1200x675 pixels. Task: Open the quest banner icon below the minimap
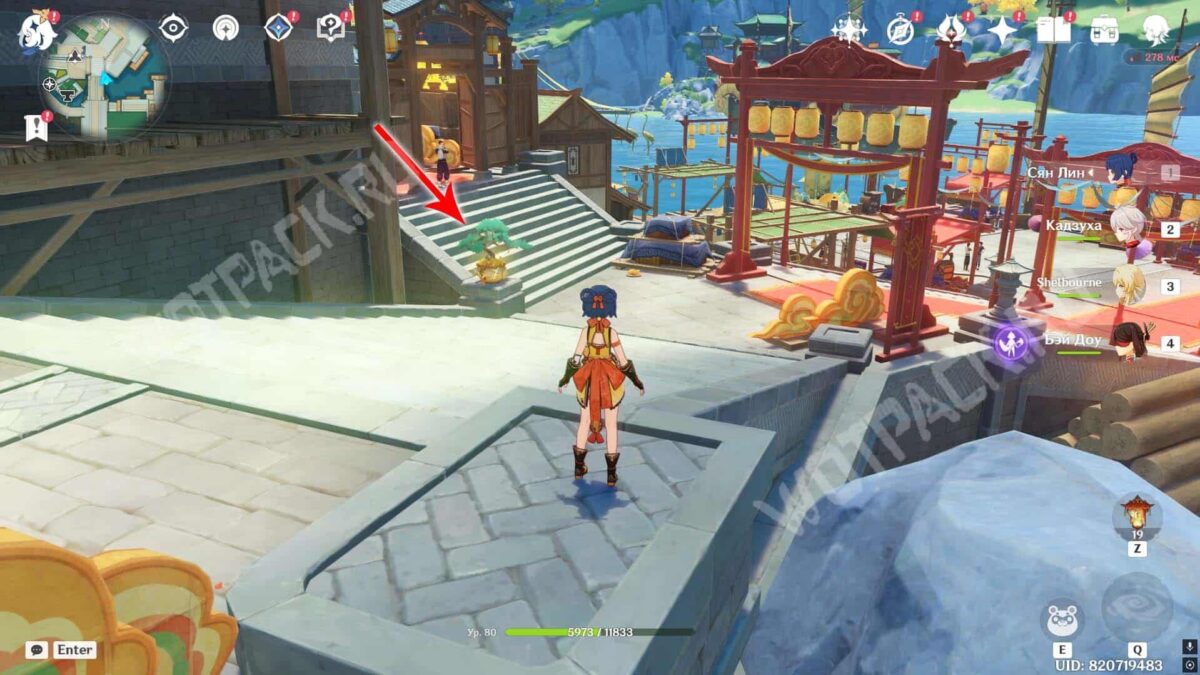36,126
